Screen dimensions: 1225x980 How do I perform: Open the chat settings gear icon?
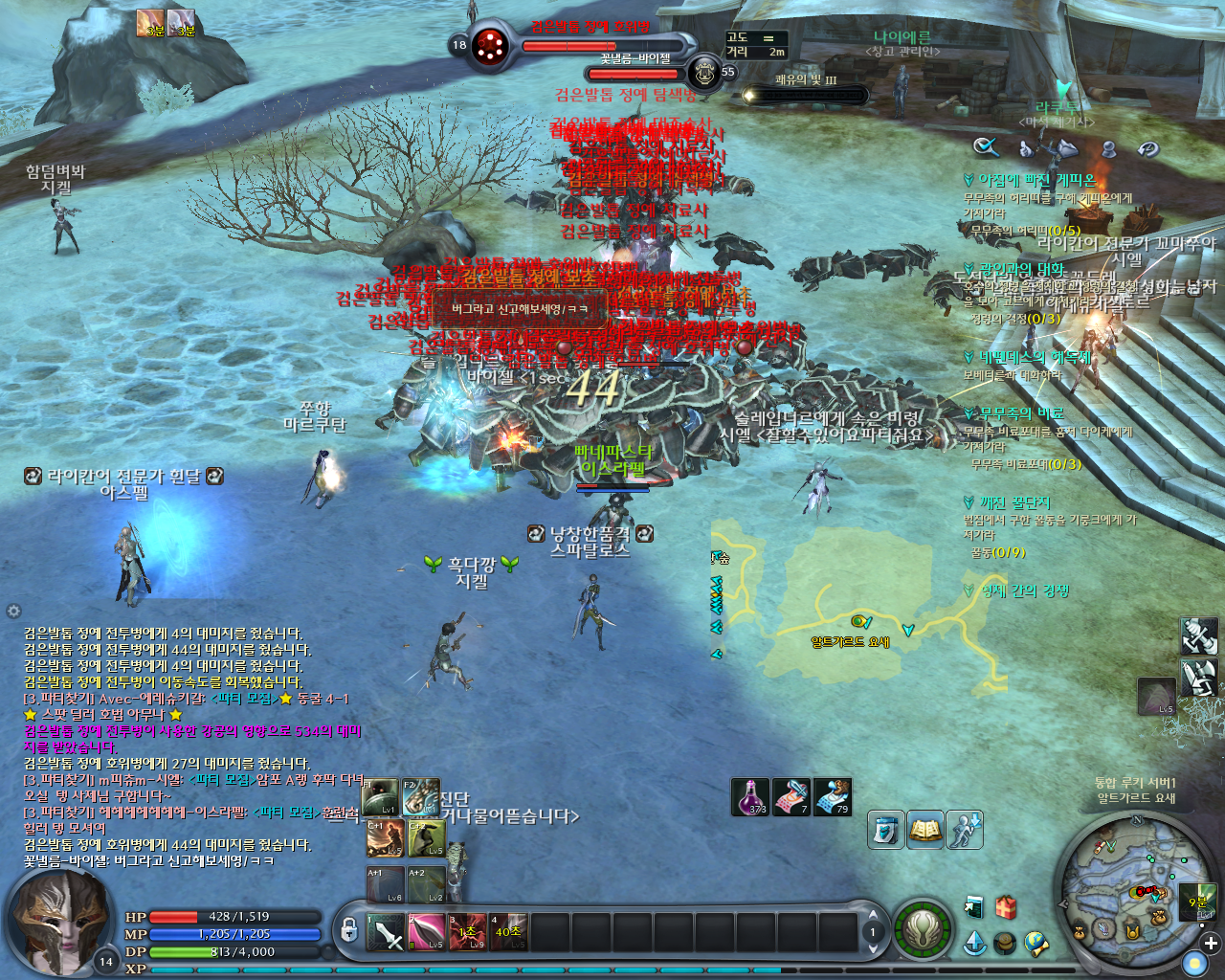(13, 611)
